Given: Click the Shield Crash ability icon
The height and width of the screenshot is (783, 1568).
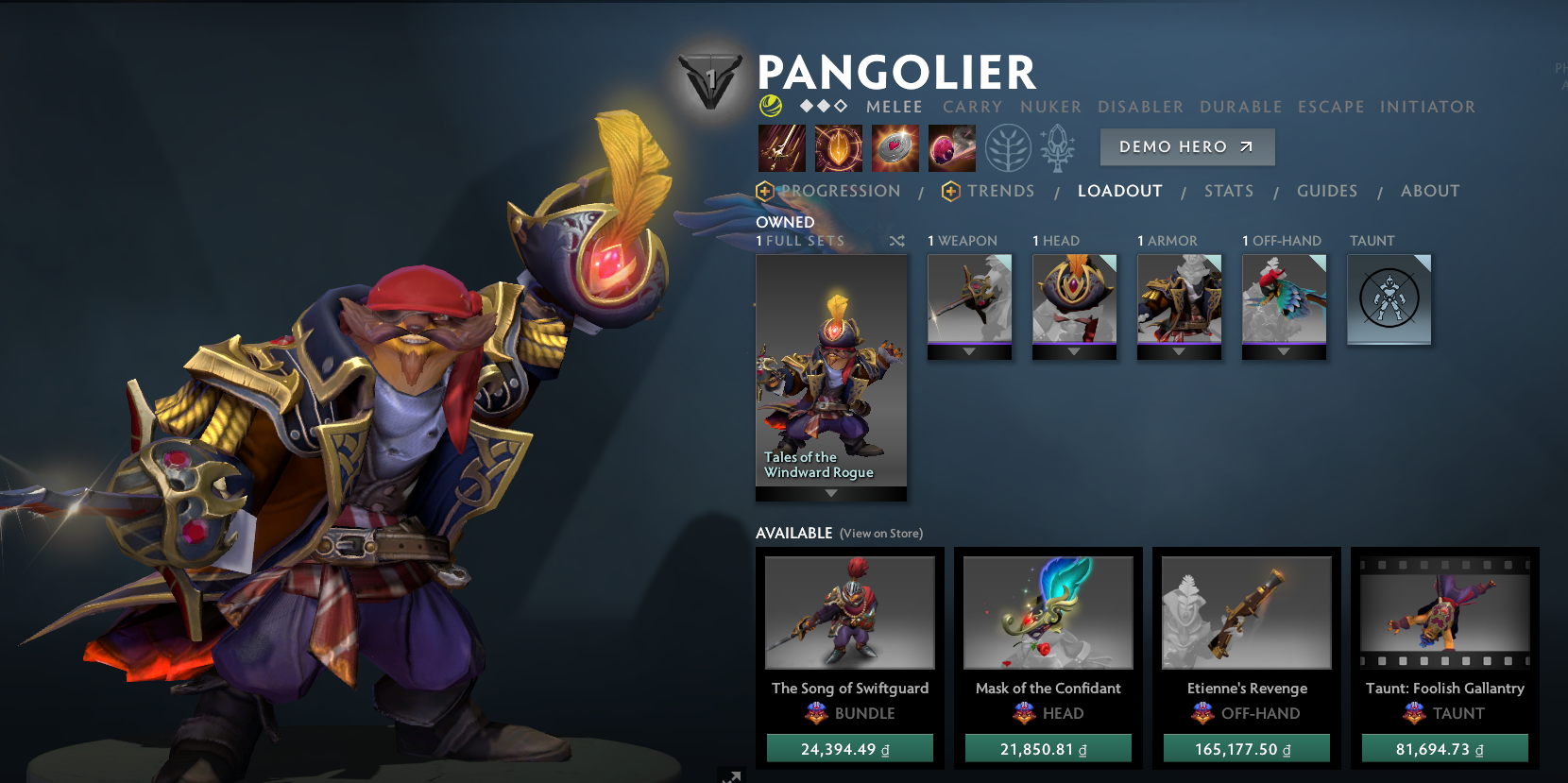Looking at the screenshot, I should click(839, 148).
